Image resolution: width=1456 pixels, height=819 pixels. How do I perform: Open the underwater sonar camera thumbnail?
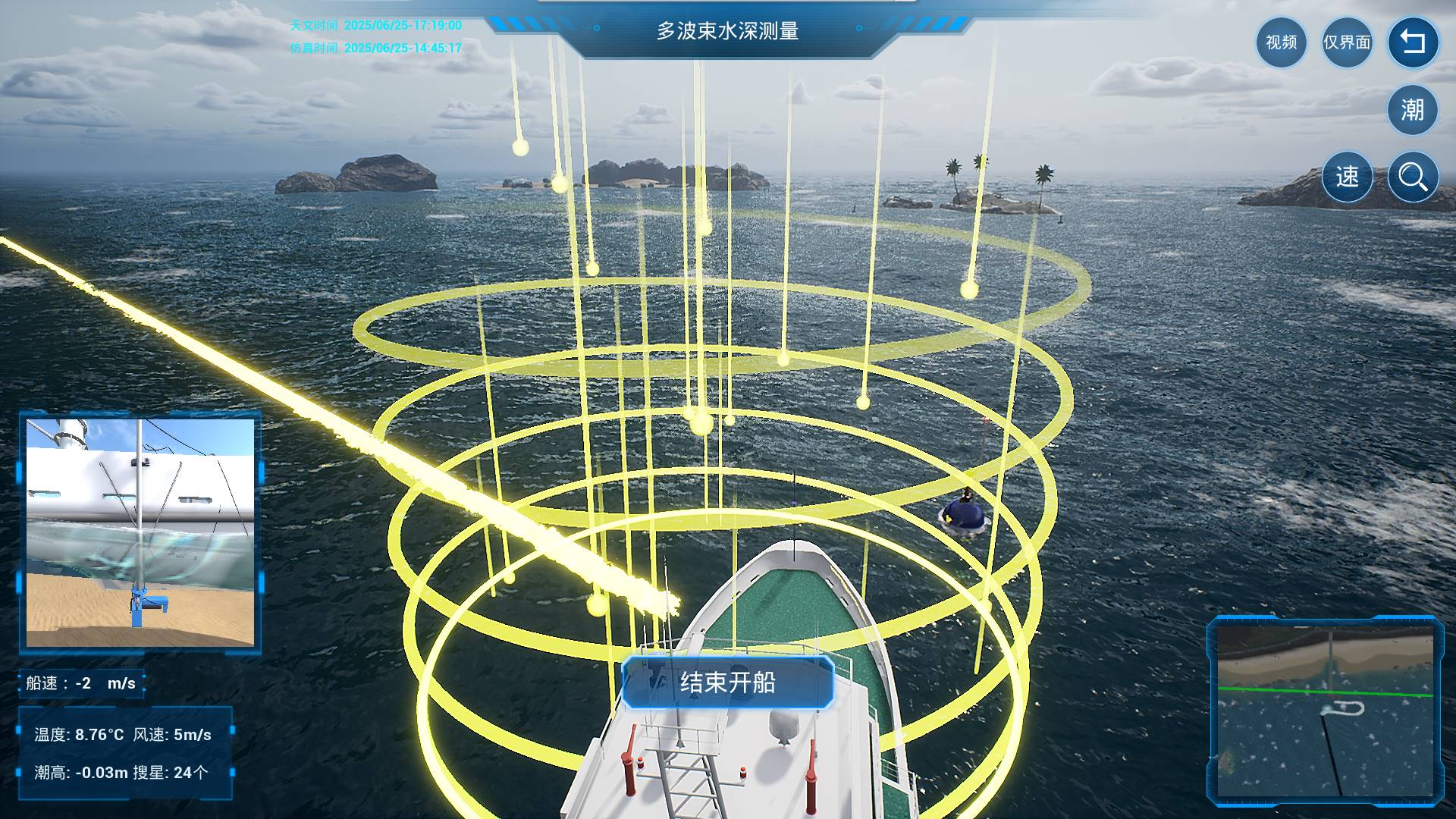tap(140, 532)
